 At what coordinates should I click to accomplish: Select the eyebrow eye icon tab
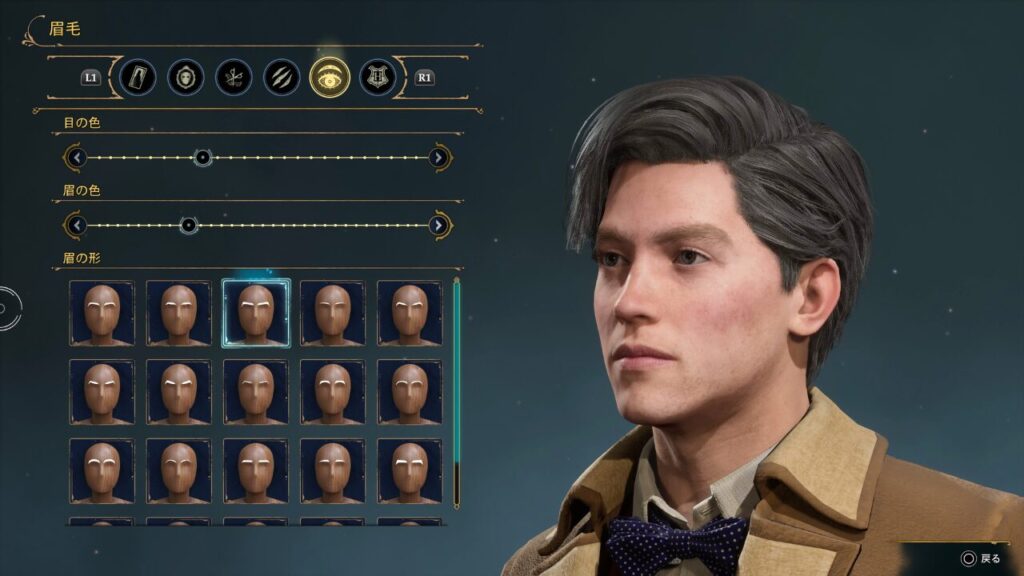coord(329,77)
